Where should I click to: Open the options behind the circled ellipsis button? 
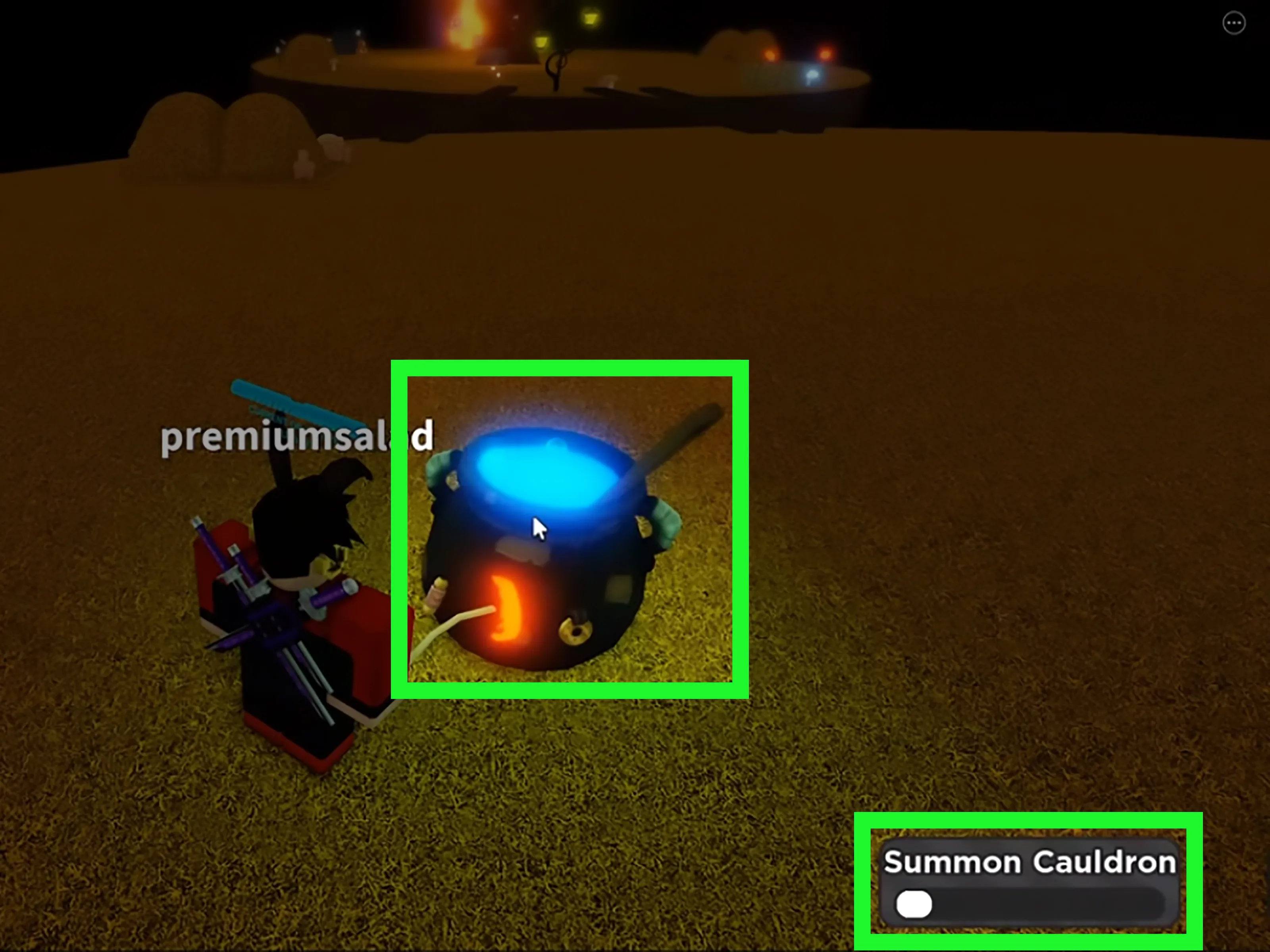1234,23
